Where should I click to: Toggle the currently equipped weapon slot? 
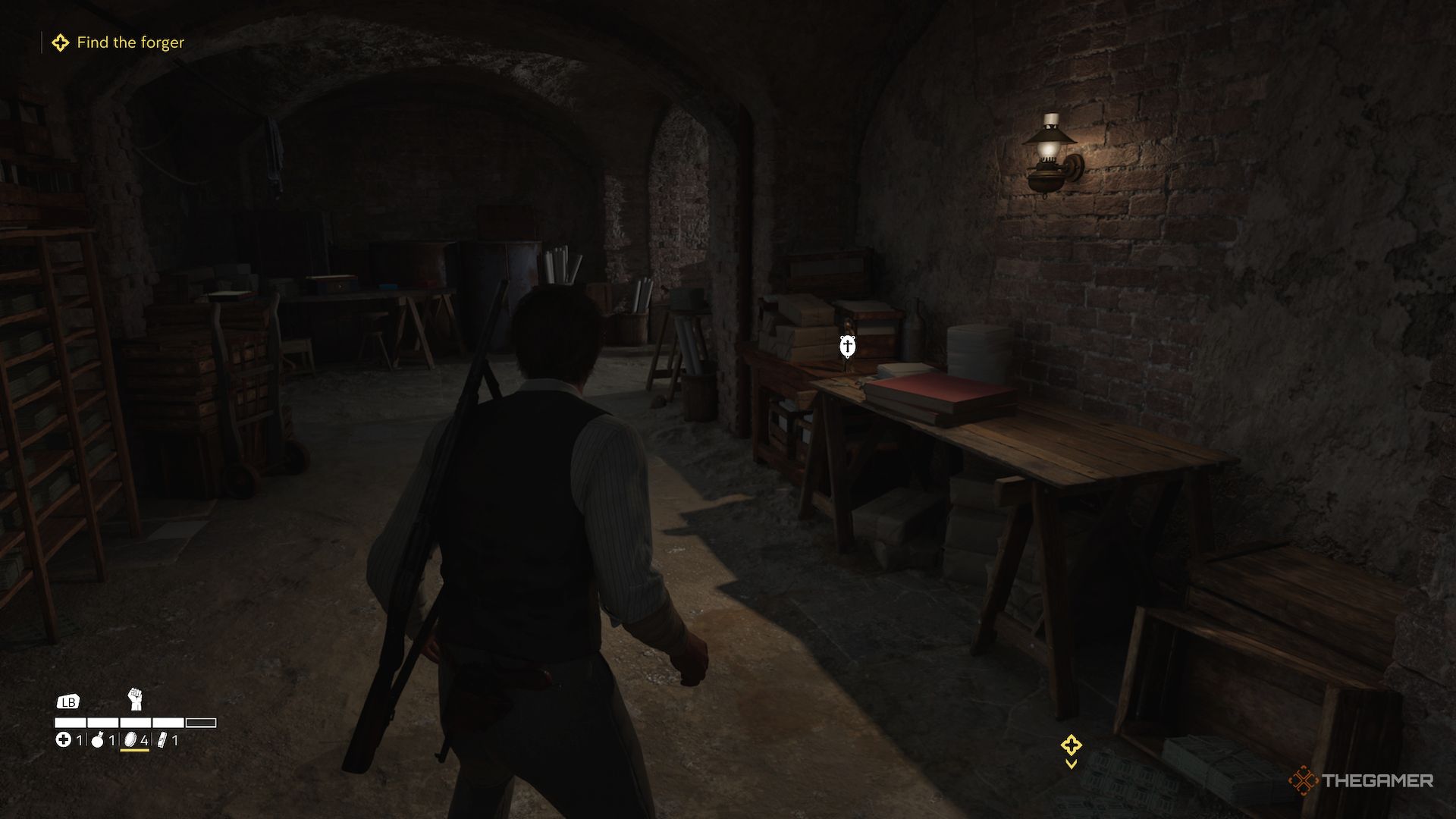(x=136, y=700)
